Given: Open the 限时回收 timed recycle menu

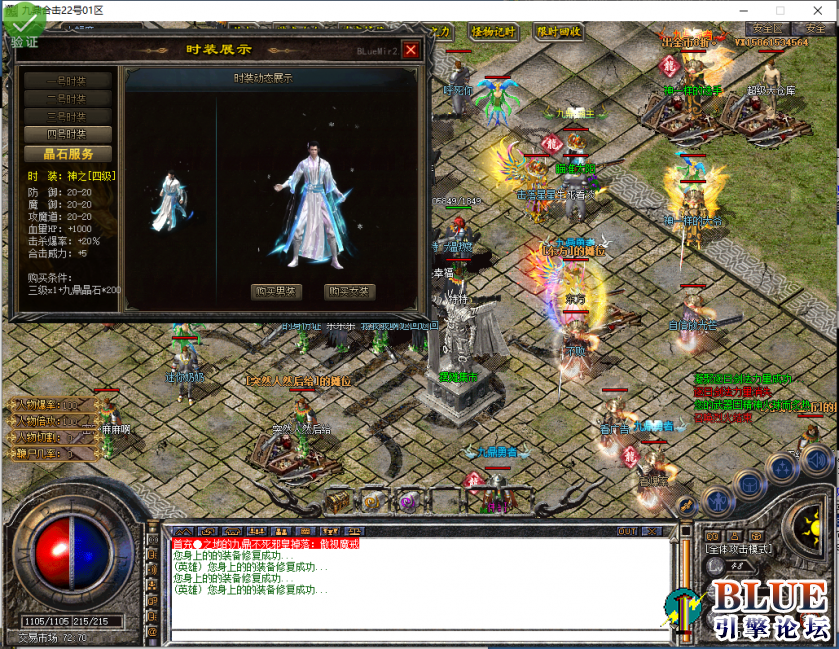Looking at the screenshot, I should point(558,32).
